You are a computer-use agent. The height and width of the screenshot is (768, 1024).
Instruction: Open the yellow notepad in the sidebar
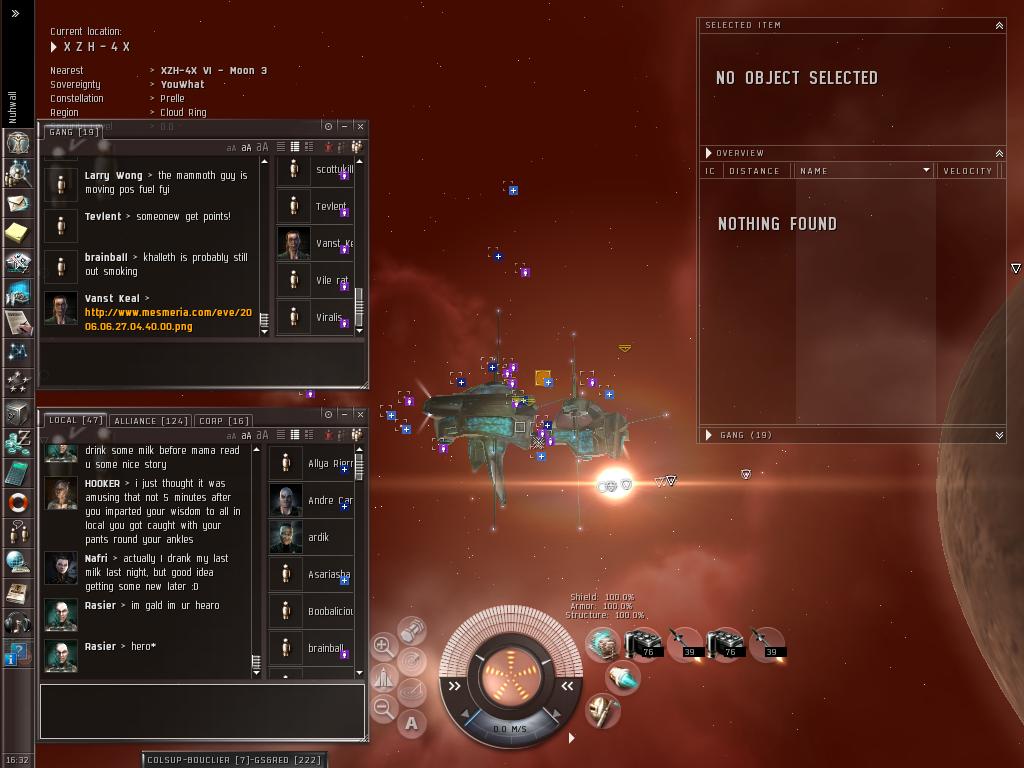[x=18, y=233]
